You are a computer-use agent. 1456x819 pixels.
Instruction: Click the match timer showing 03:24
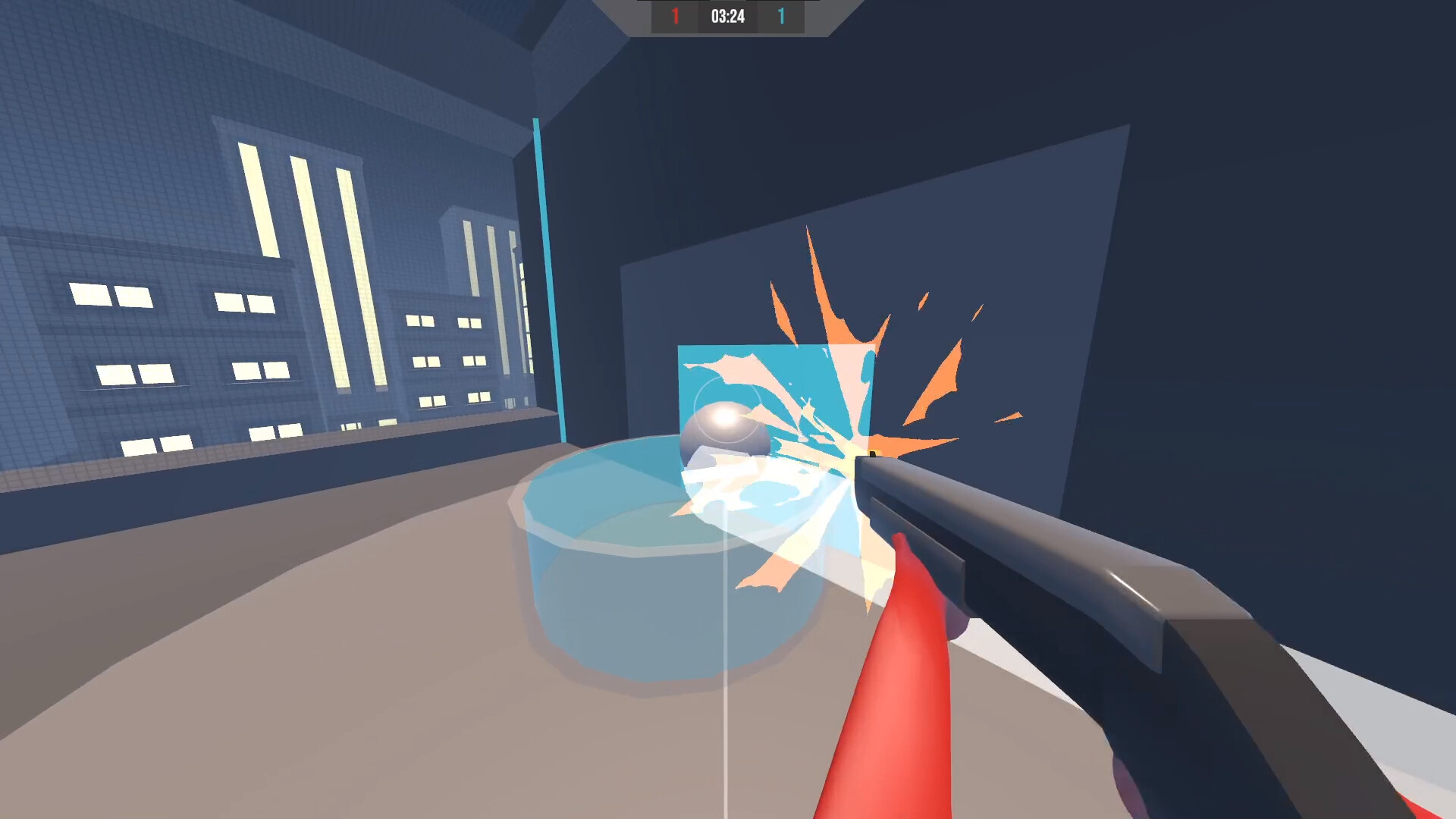point(728,16)
